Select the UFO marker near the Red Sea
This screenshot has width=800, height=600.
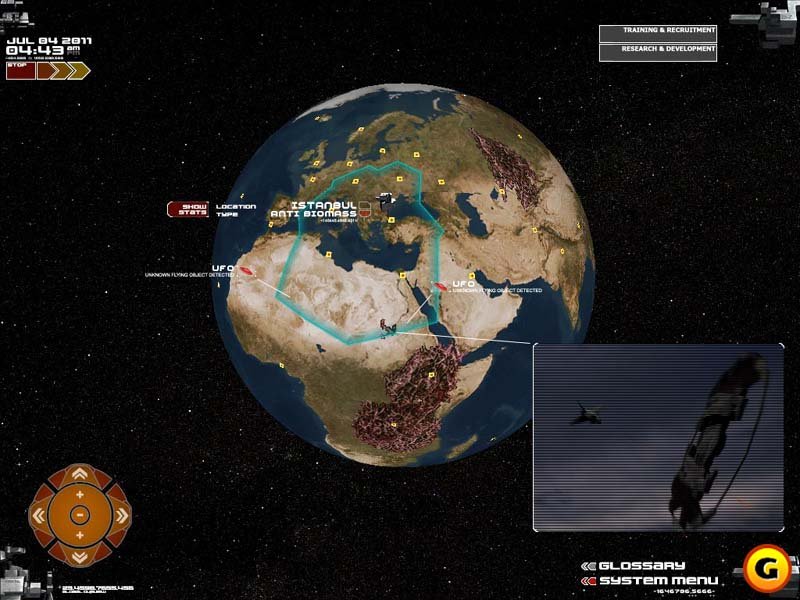tap(438, 288)
